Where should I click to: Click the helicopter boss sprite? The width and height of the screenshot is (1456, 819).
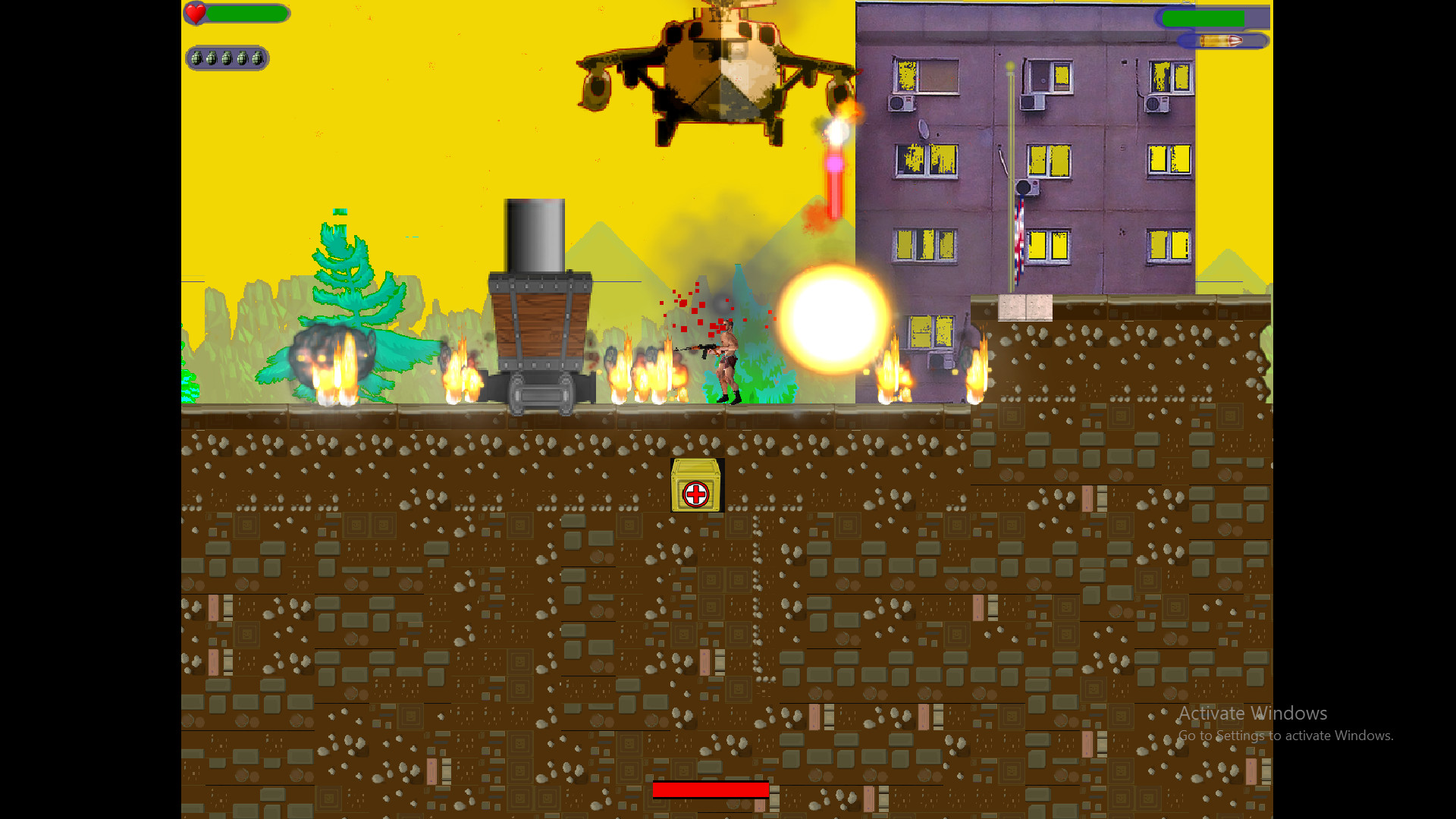click(720, 68)
